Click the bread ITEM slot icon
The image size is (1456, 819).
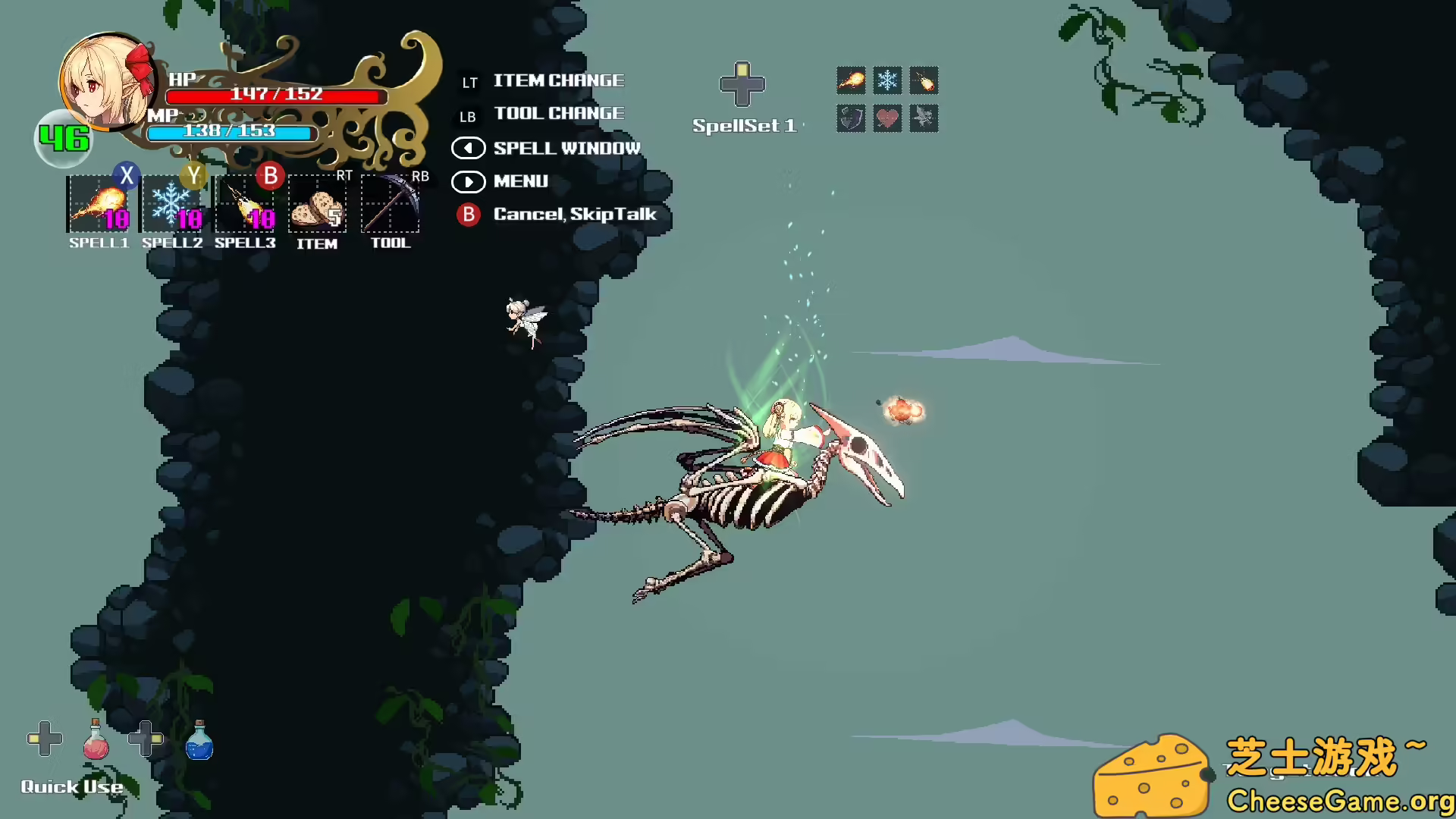[x=318, y=206]
